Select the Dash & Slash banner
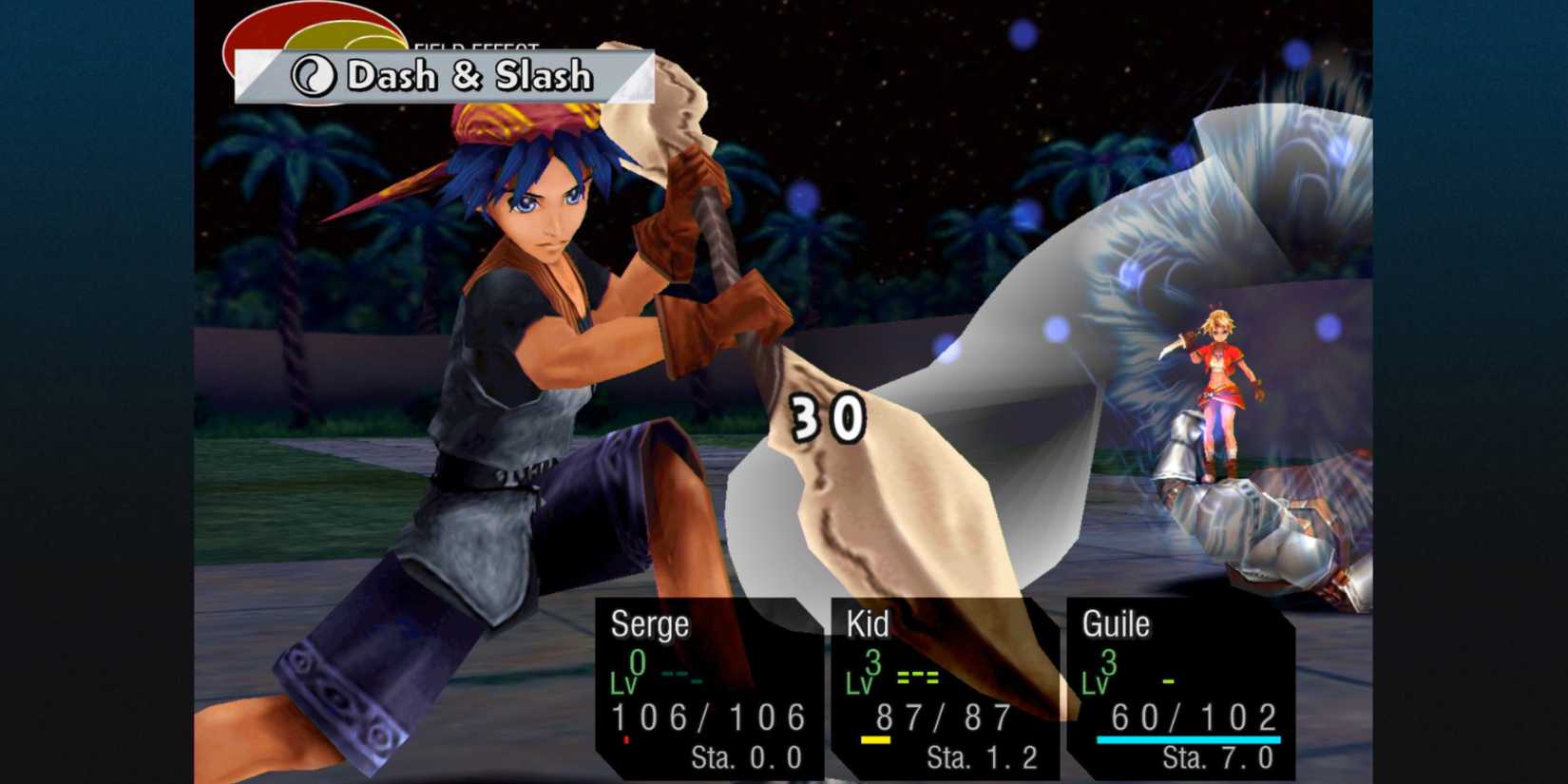Viewport: 1568px width, 784px height. [x=447, y=78]
